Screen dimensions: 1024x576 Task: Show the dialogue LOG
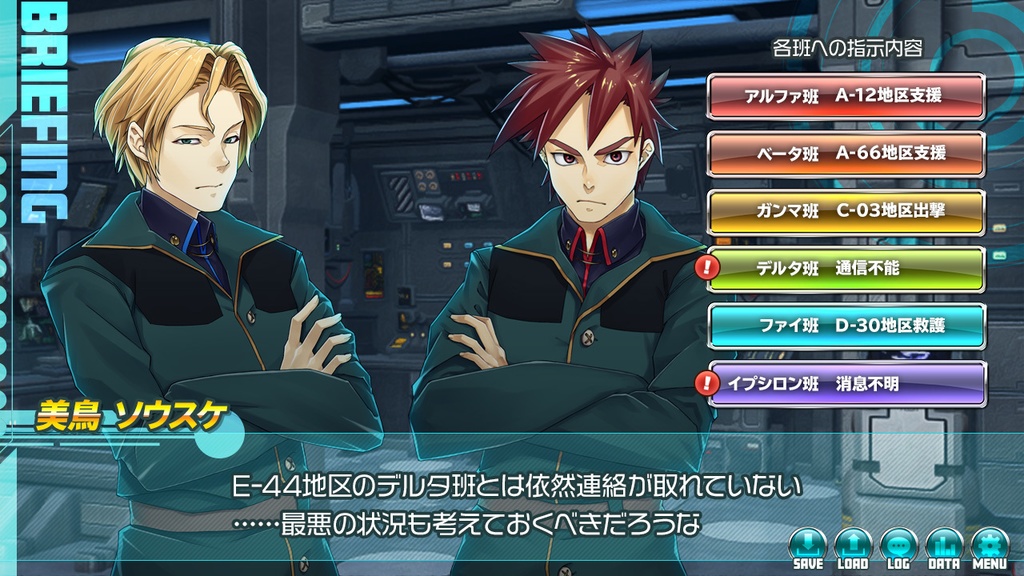tap(898, 547)
